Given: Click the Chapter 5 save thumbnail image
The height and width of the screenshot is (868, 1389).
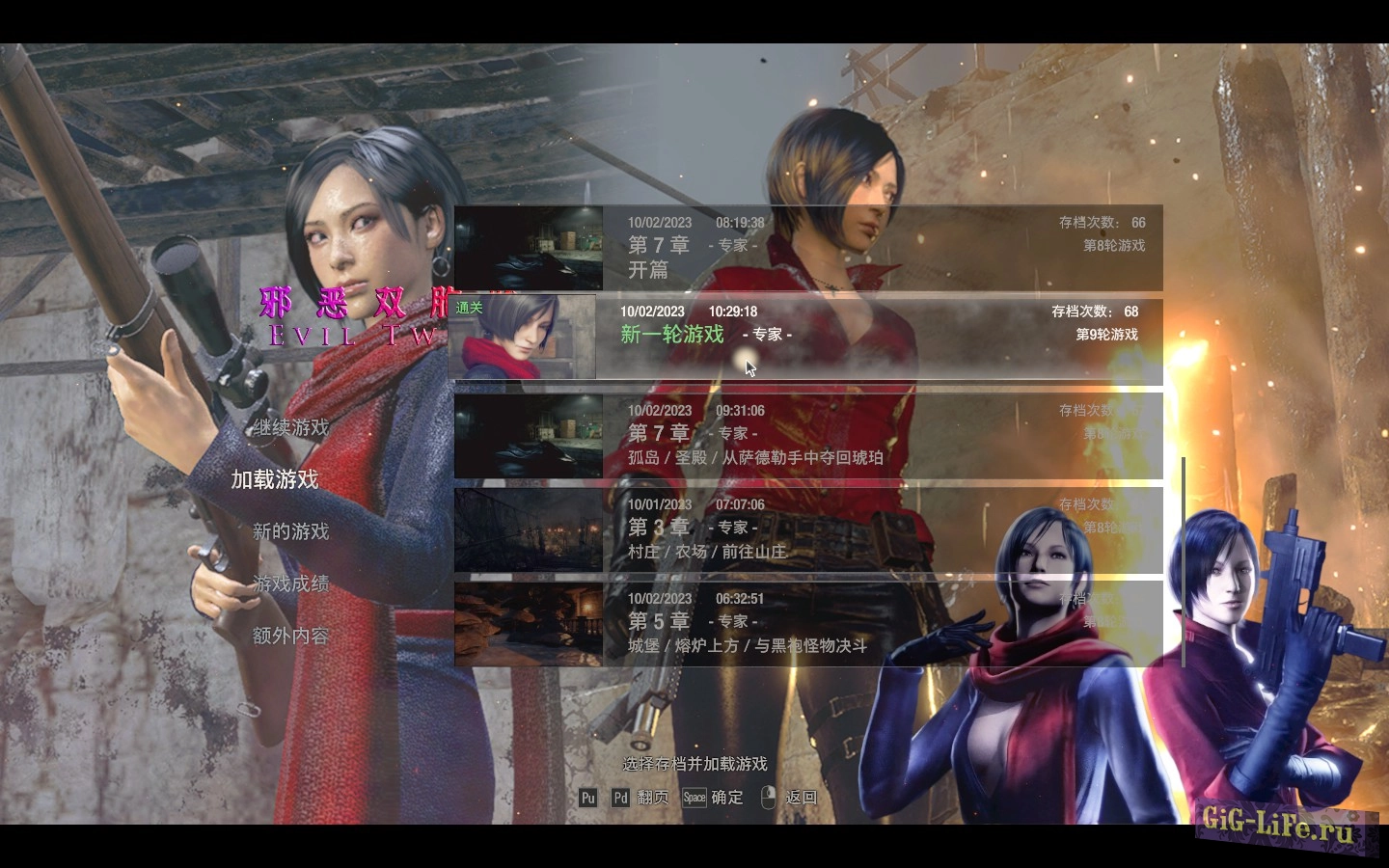Looking at the screenshot, I should (x=529, y=624).
